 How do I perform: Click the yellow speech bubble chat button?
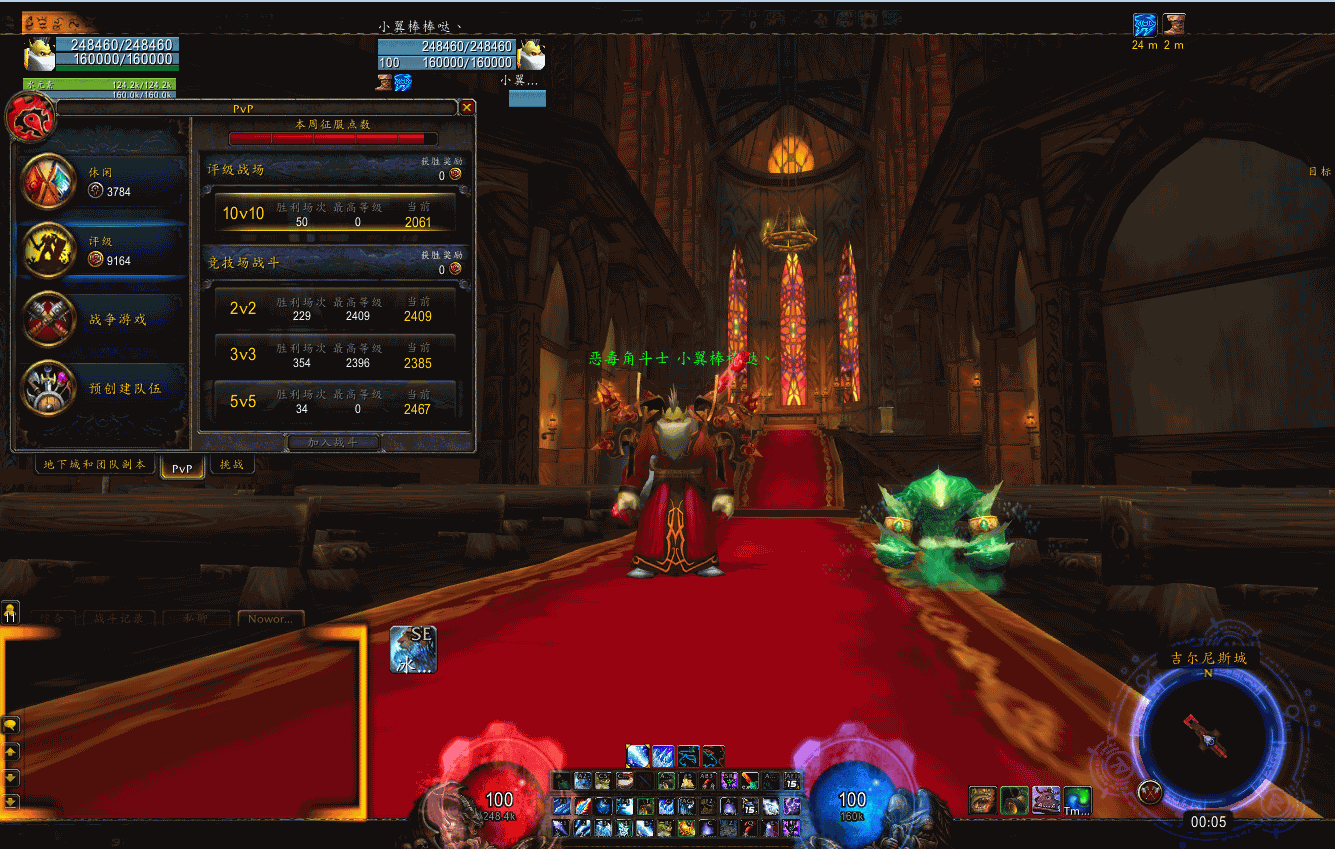(11, 724)
